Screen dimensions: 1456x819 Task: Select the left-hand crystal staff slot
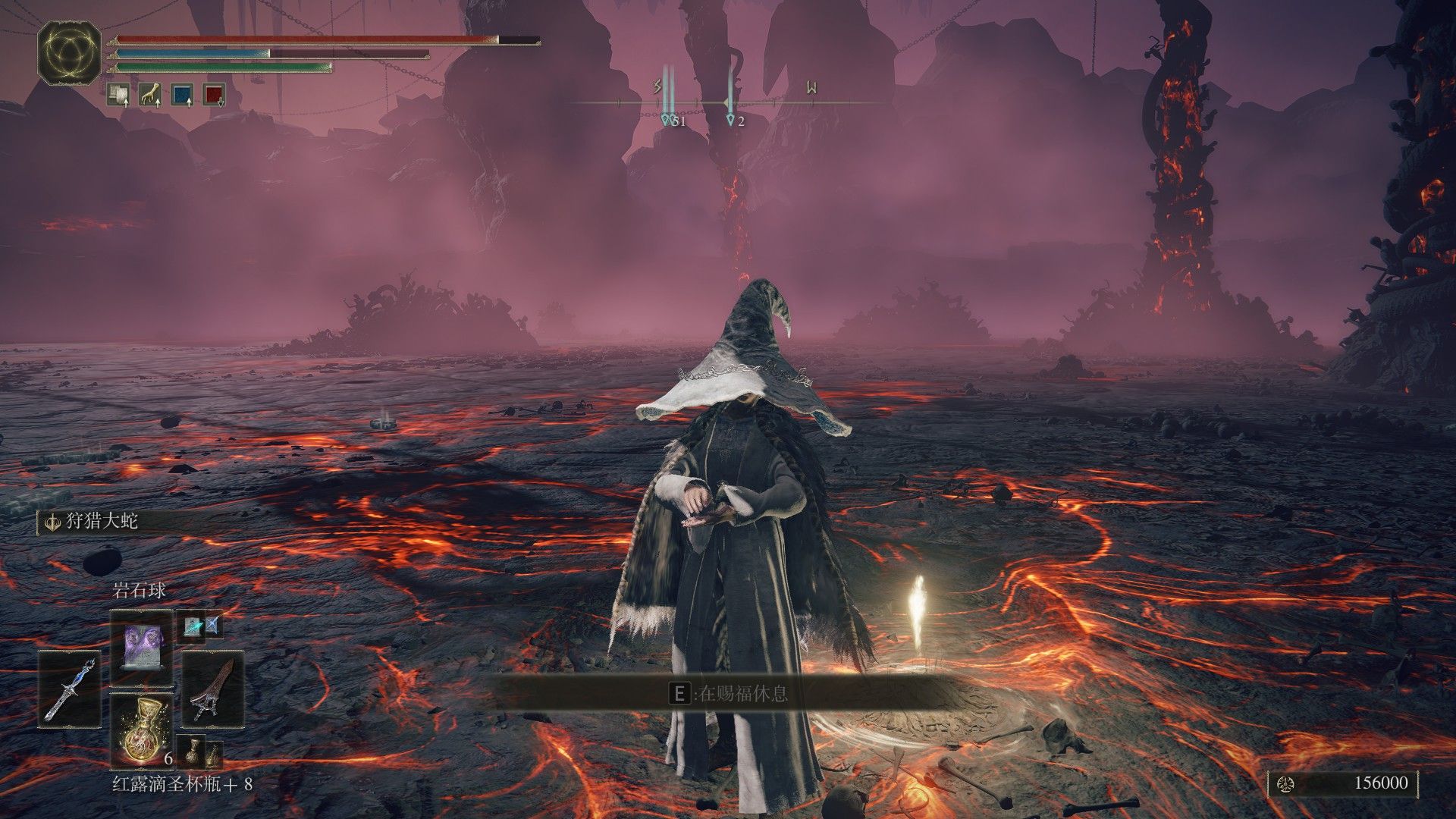pyautogui.click(x=70, y=689)
